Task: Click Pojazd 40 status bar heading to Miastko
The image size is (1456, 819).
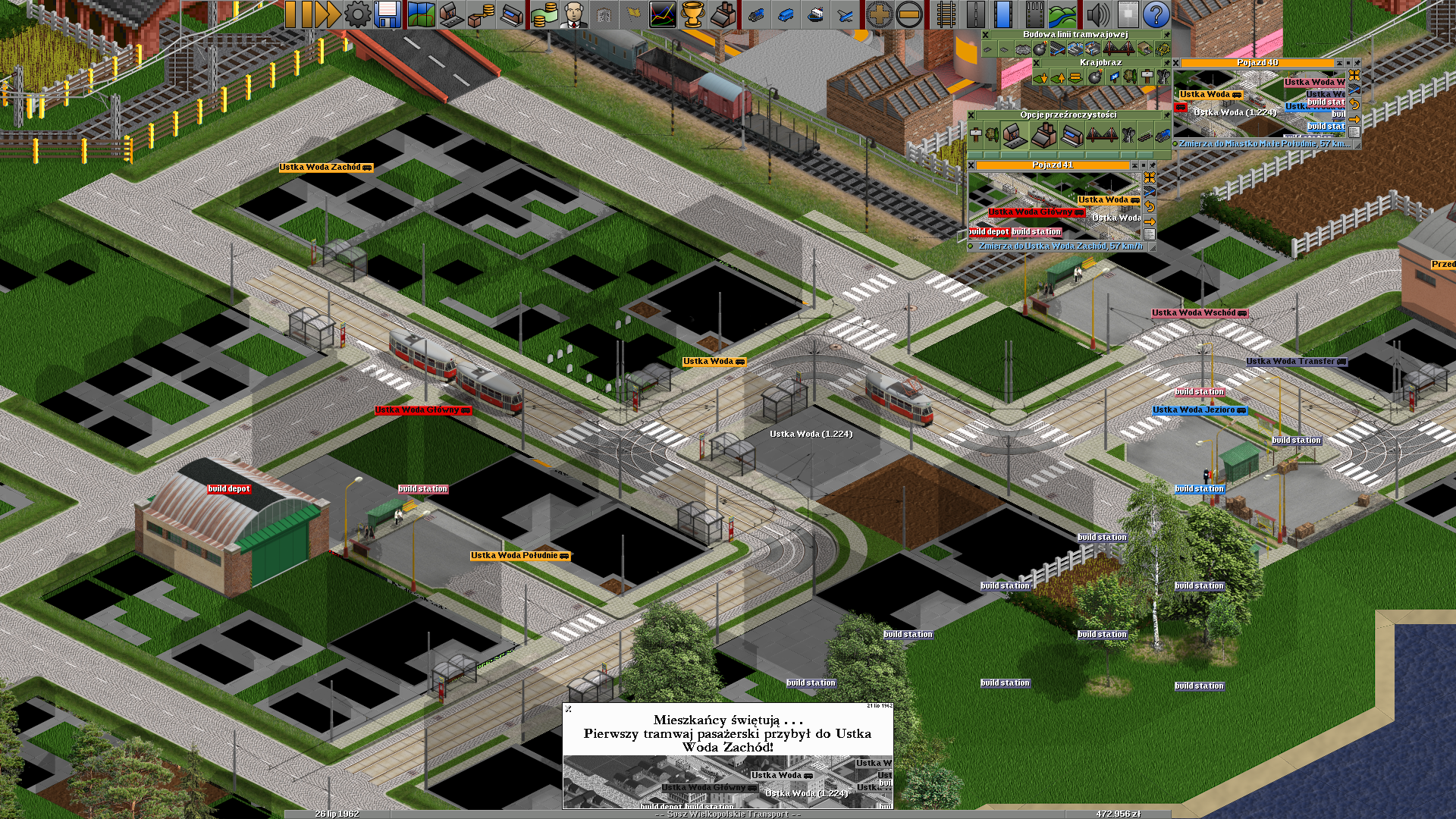Action: tap(1263, 144)
